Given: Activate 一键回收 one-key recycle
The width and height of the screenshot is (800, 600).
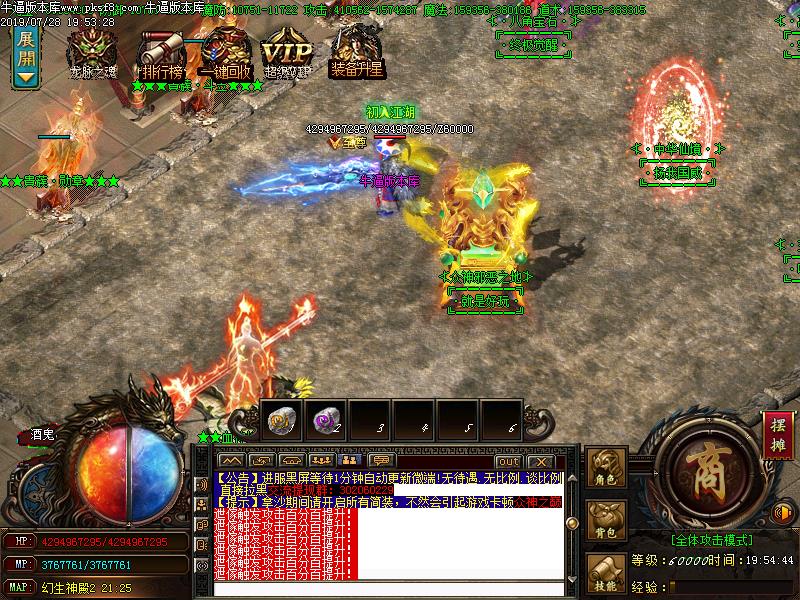Looking at the screenshot, I should [x=226, y=53].
